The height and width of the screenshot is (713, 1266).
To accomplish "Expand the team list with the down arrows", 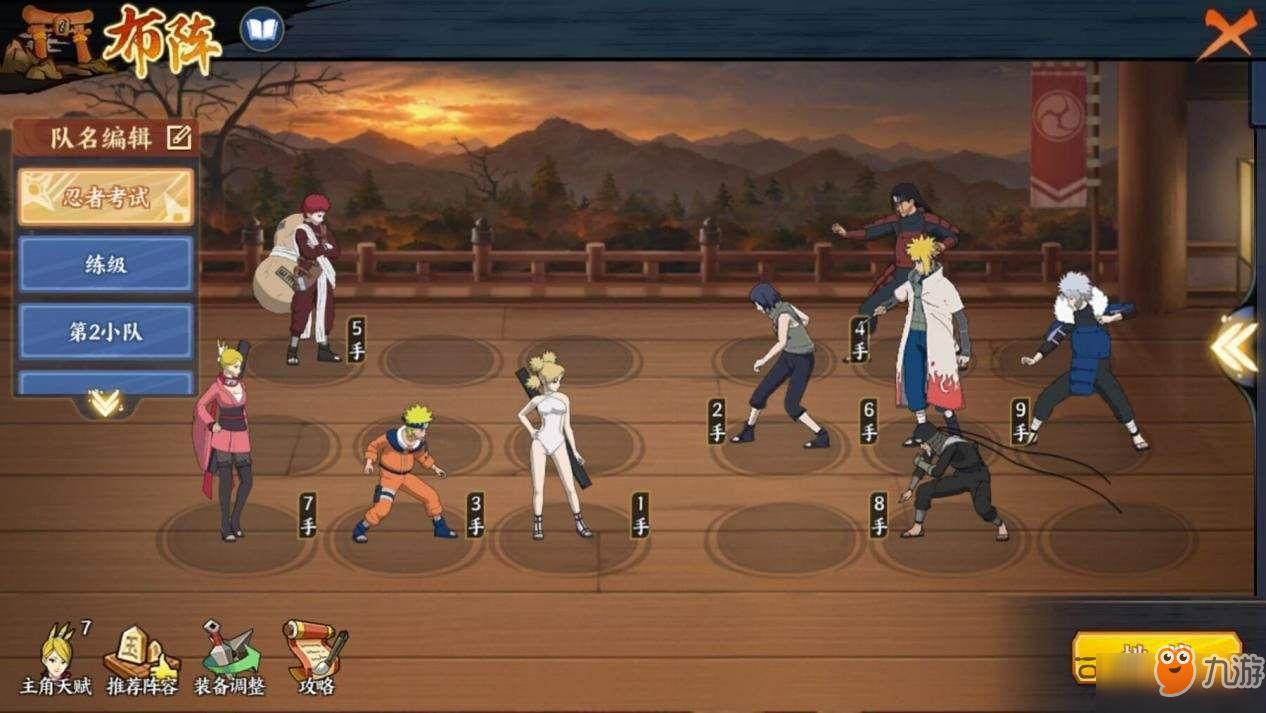I will pos(104,403).
